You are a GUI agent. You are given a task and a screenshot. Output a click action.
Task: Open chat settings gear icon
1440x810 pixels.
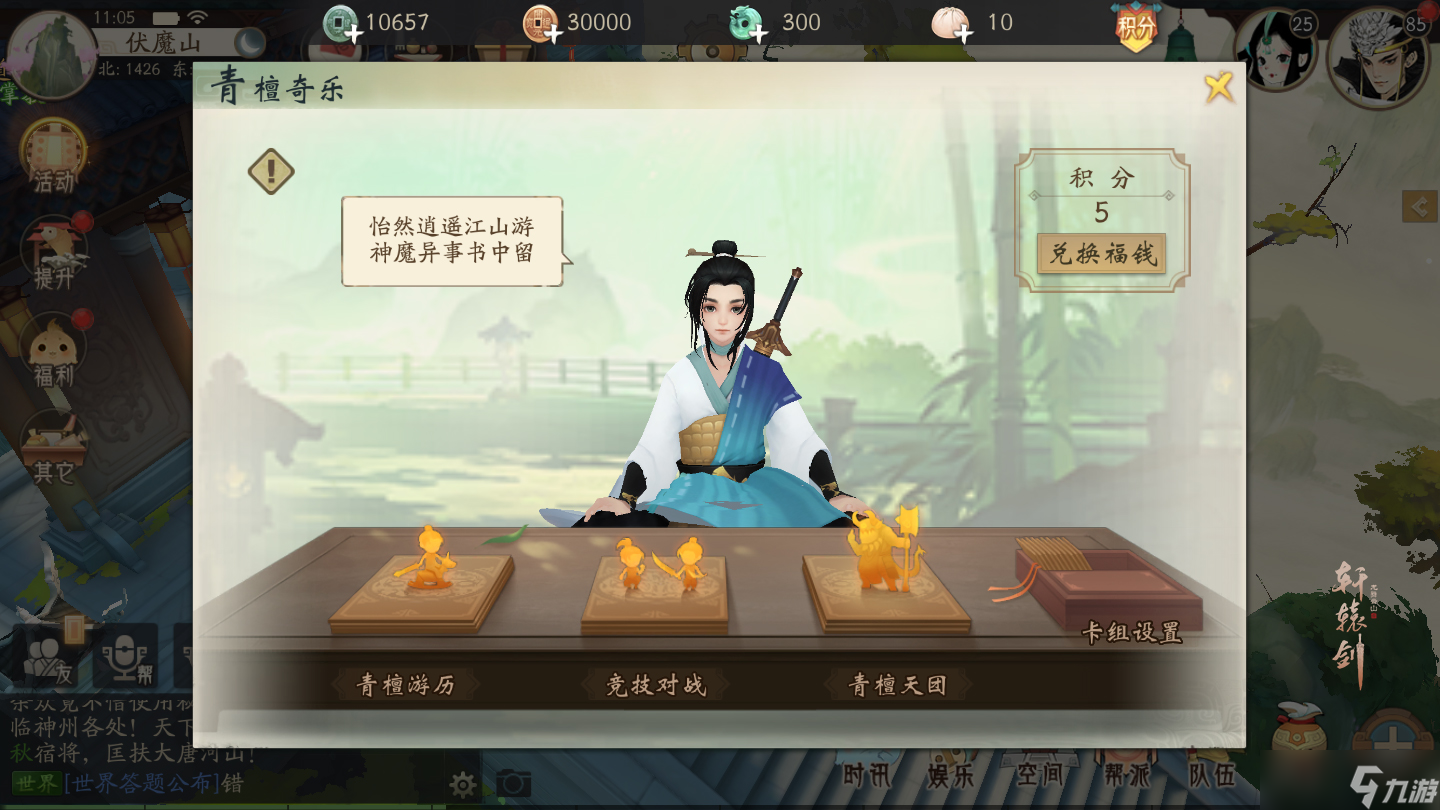(x=462, y=783)
